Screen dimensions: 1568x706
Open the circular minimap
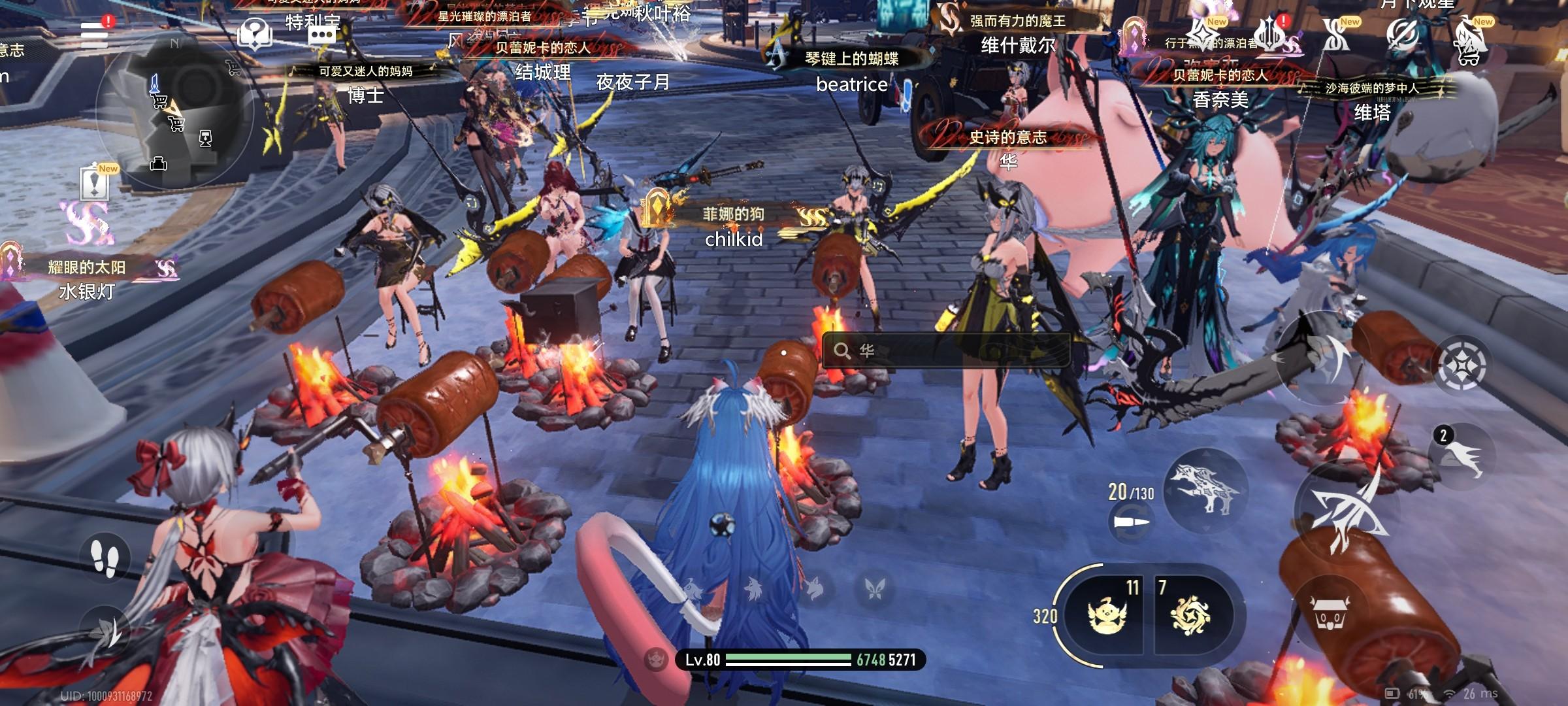click(x=174, y=108)
